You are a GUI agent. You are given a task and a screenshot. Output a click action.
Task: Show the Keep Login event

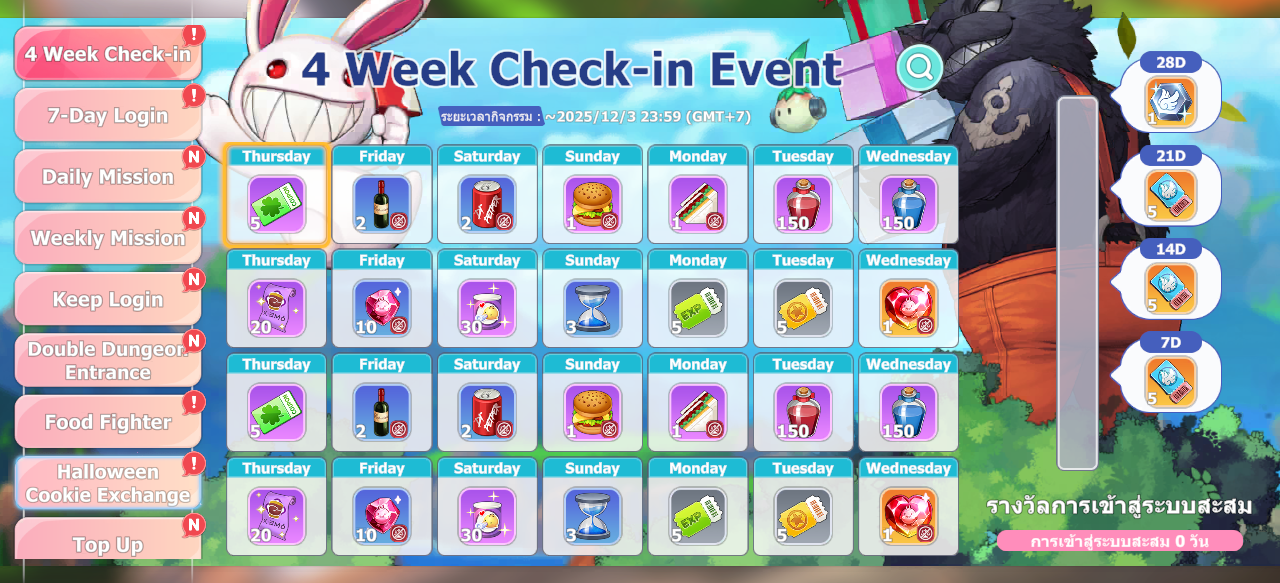pos(108,299)
